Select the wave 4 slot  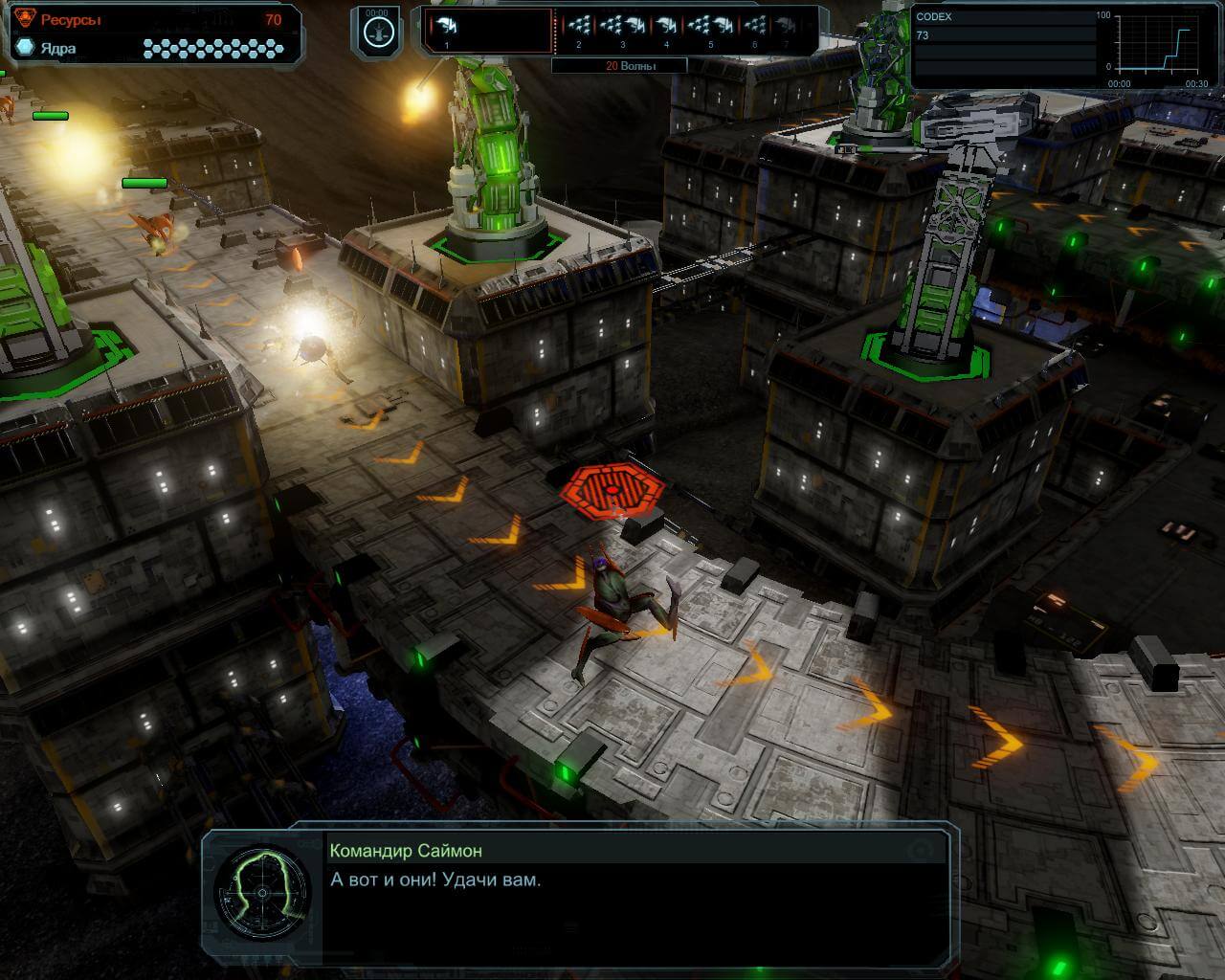pyautogui.click(x=666, y=30)
